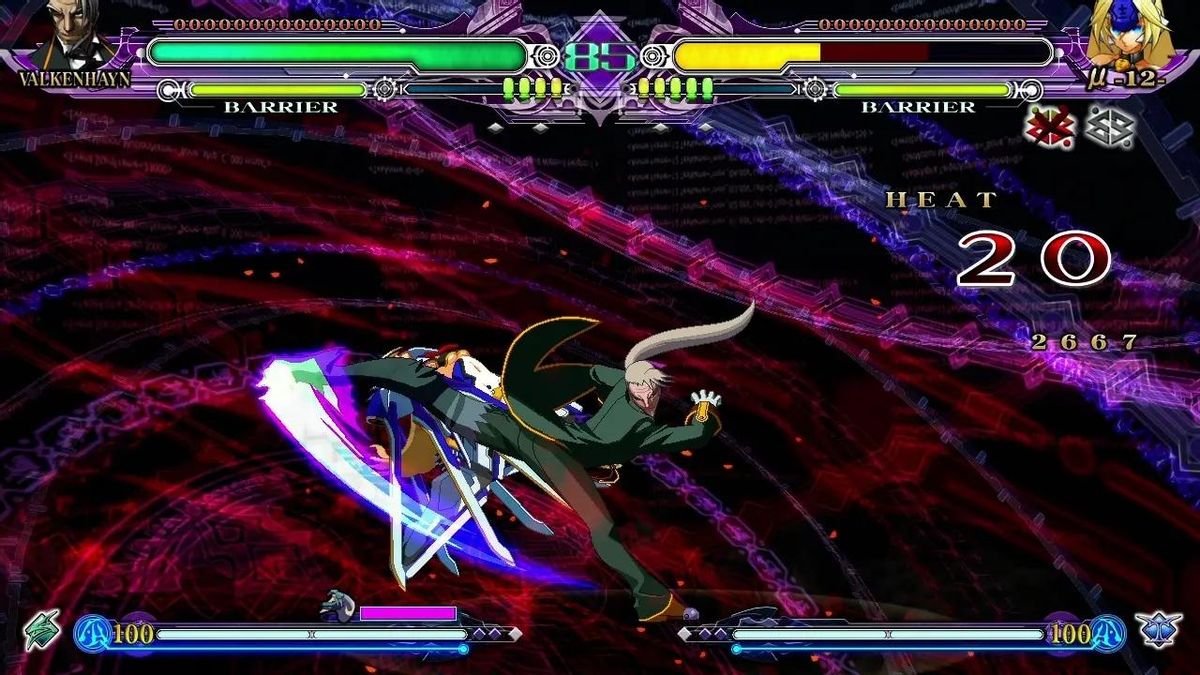Click the wolf head gauge icon
The image size is (1200, 675).
pos(337,606)
